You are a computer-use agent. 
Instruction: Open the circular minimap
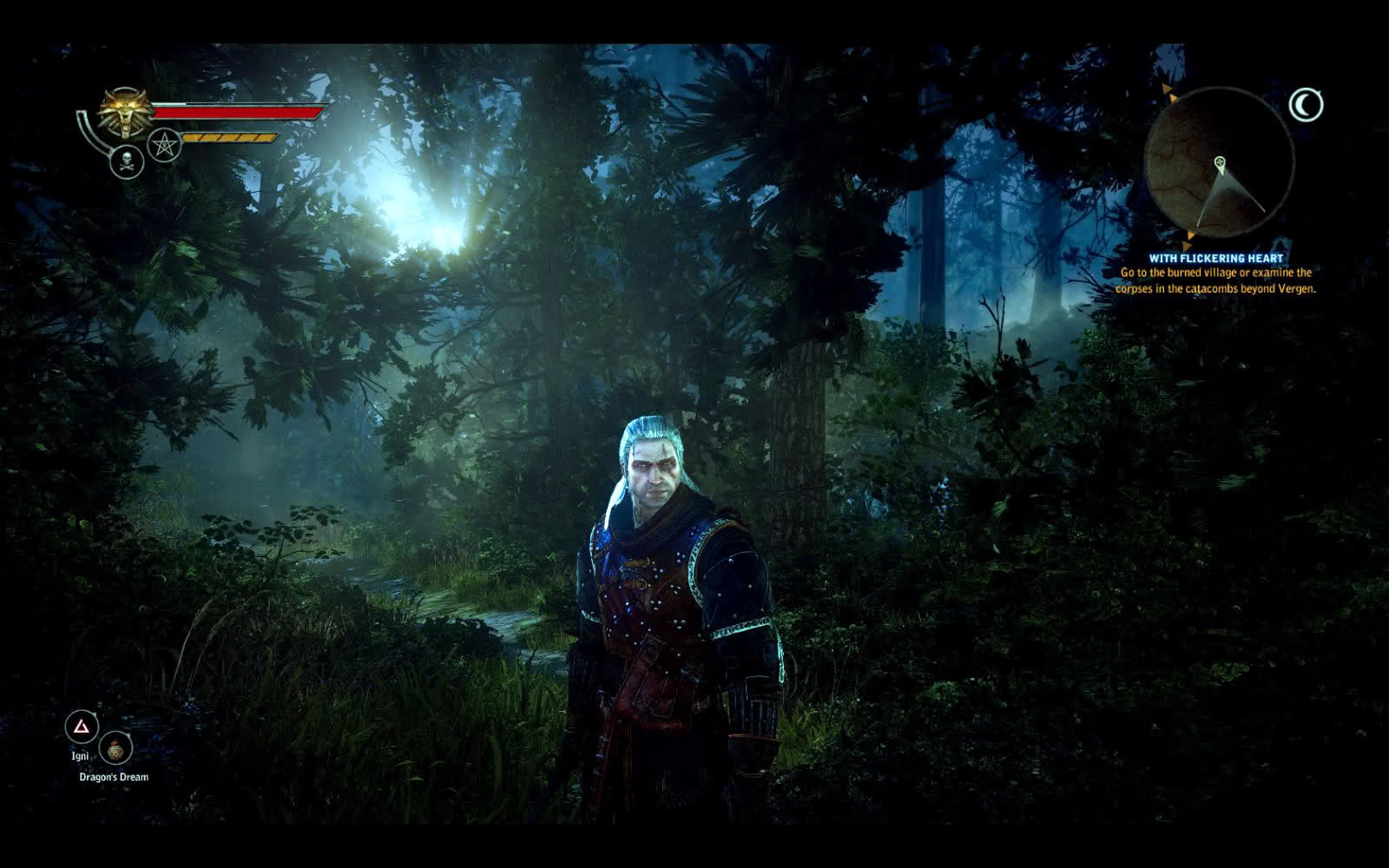[1219, 165]
